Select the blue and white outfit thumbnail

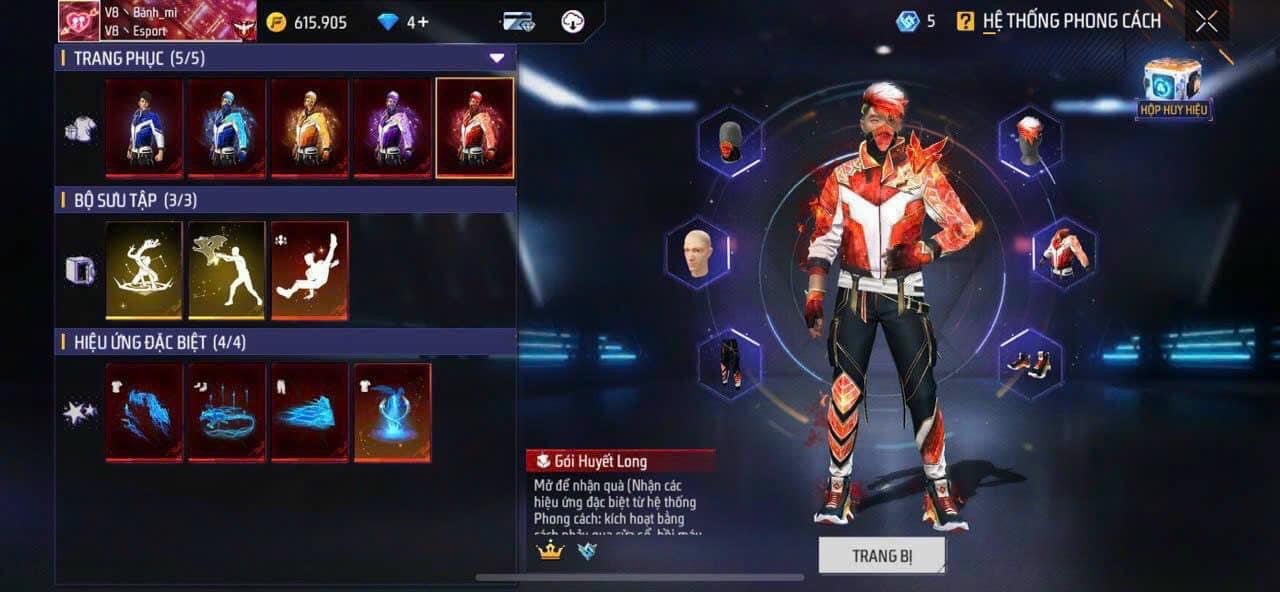click(x=144, y=128)
